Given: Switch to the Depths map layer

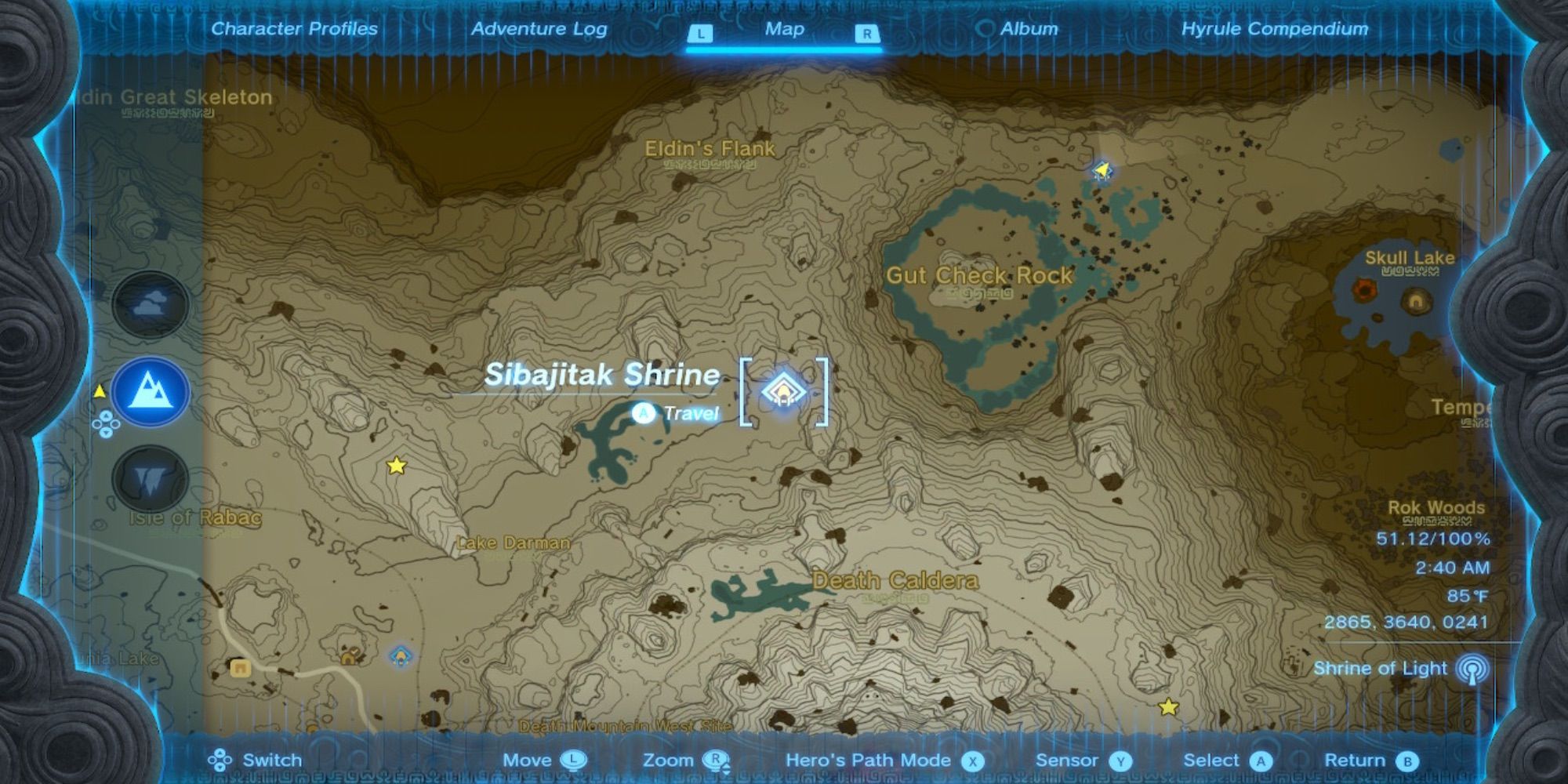Looking at the screenshot, I should click(151, 479).
